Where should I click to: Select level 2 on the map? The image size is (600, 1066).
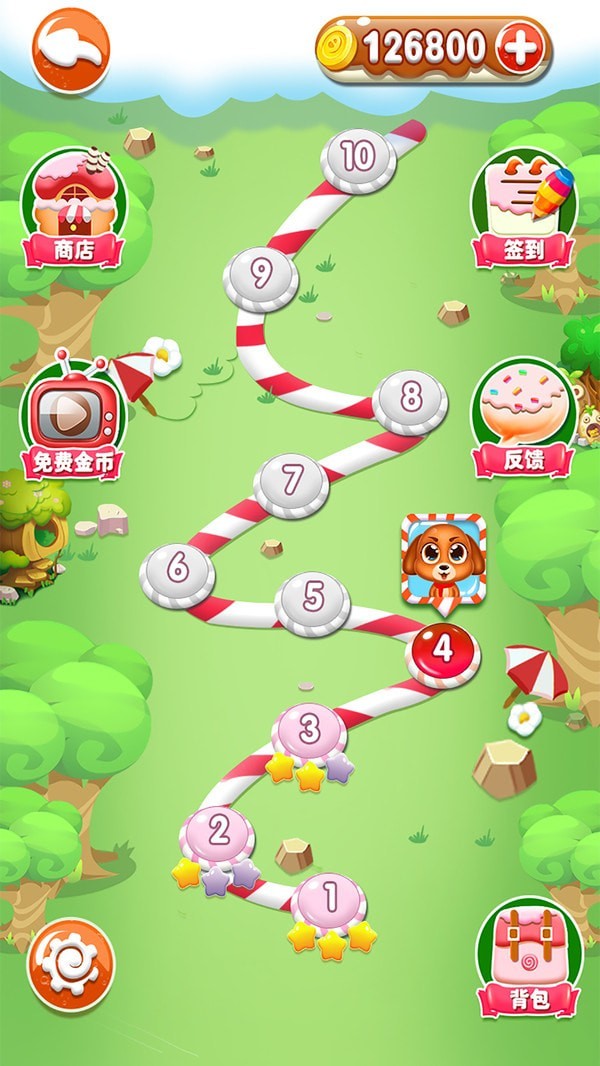pos(218,832)
